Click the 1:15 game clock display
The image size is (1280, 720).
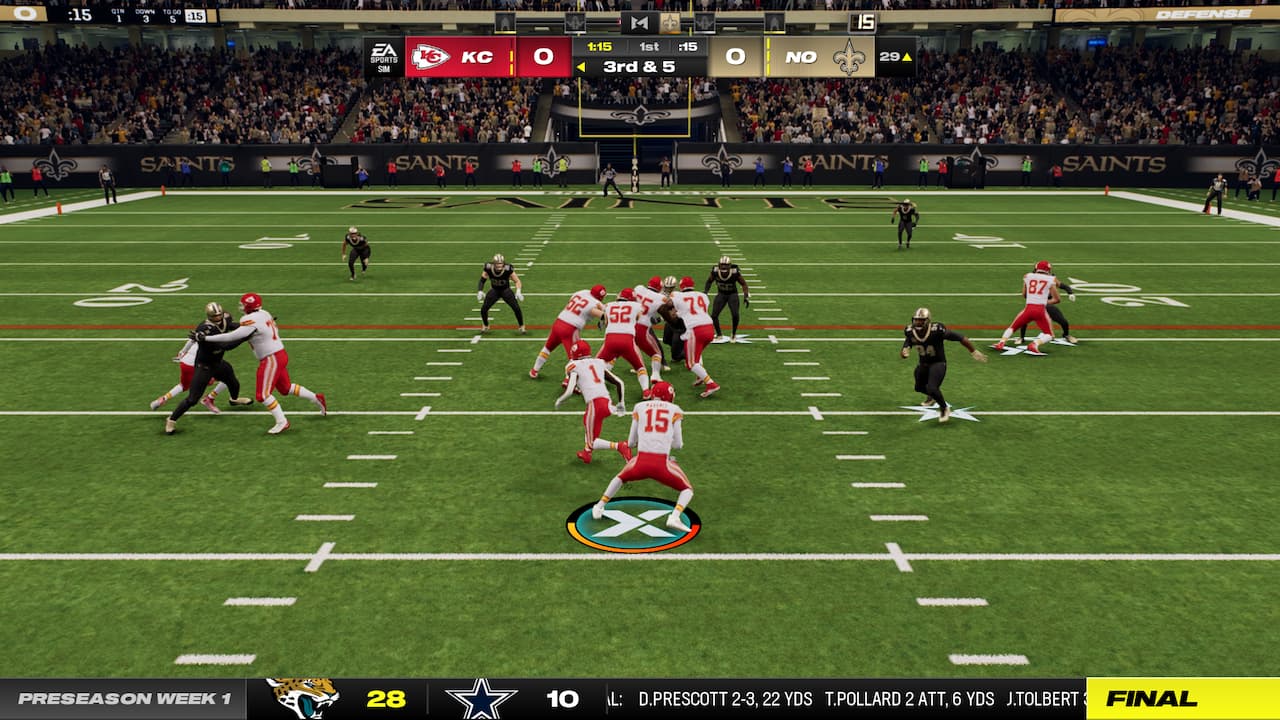pyautogui.click(x=598, y=45)
